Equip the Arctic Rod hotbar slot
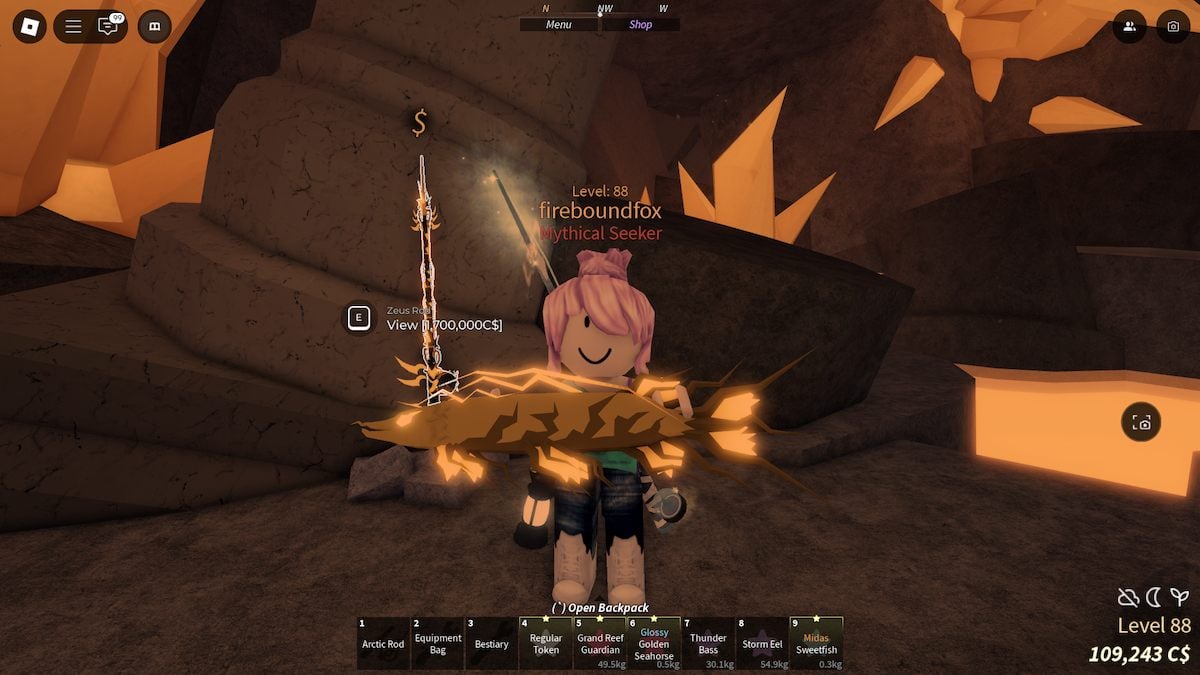The image size is (1200, 675). [383, 643]
